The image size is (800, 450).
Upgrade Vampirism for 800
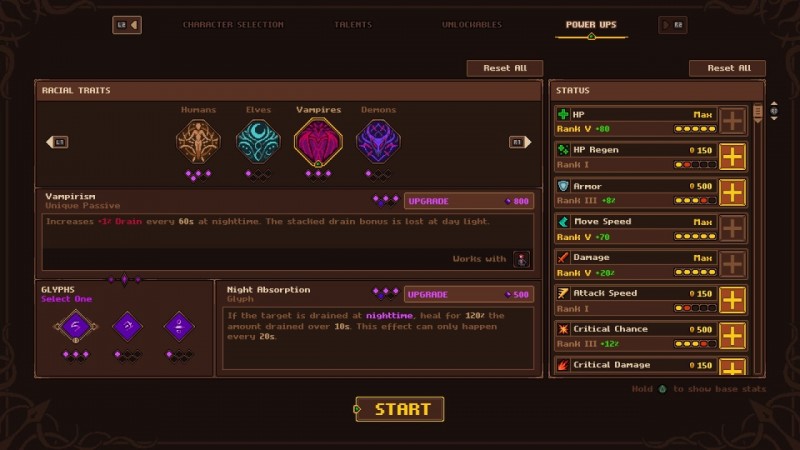click(x=468, y=201)
